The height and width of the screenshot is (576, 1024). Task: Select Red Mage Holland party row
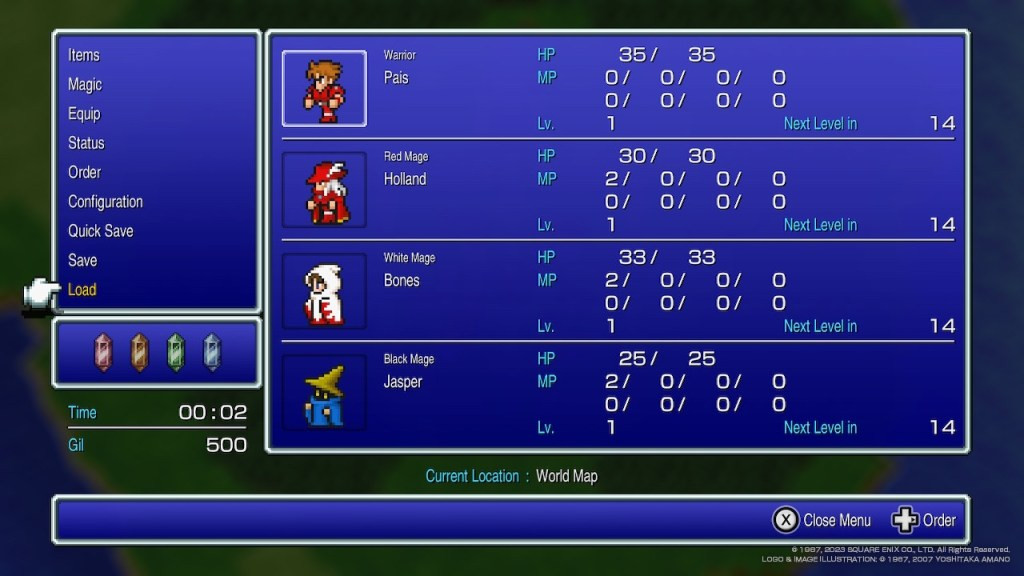(616, 190)
